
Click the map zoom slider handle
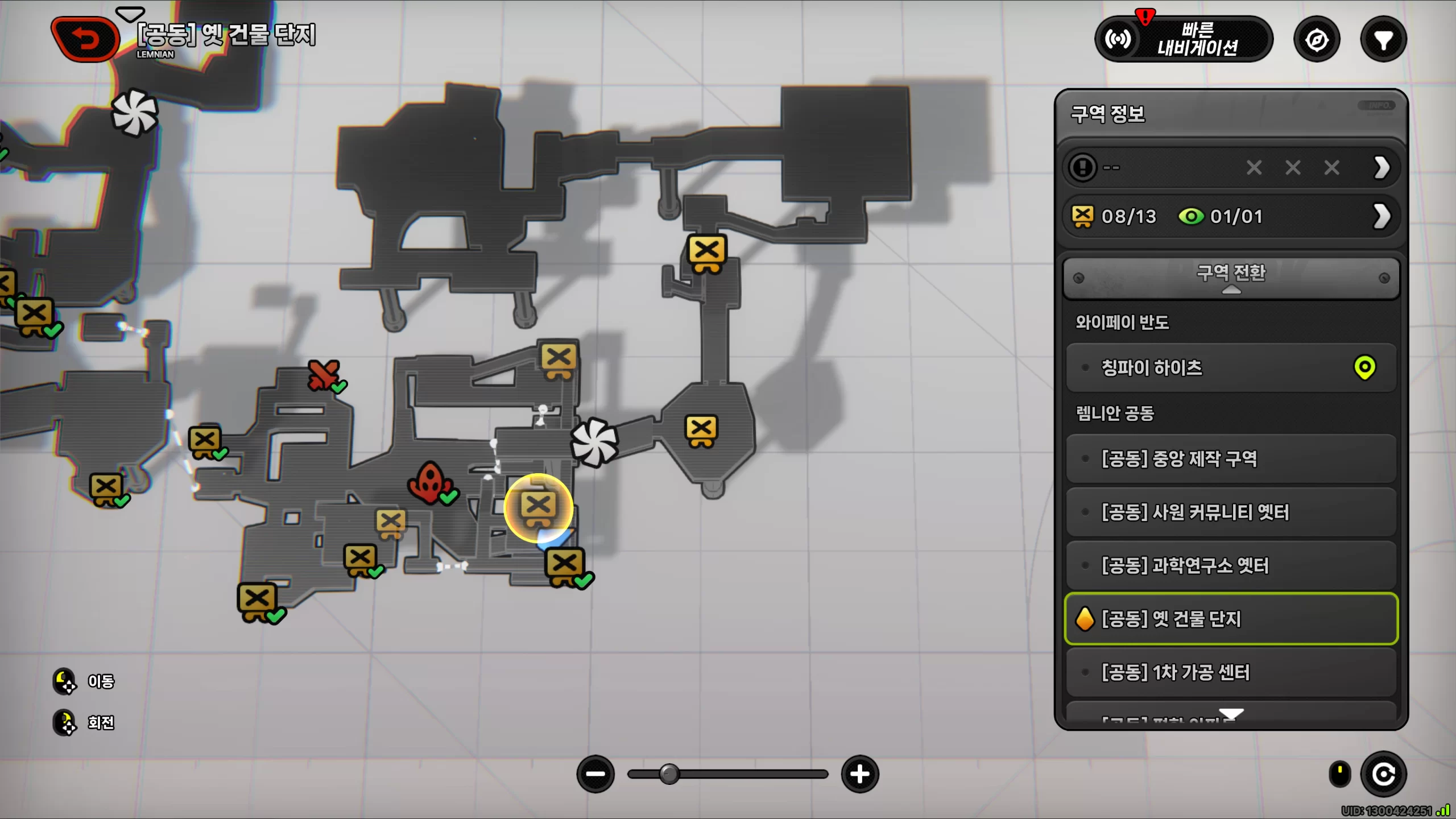coord(669,774)
